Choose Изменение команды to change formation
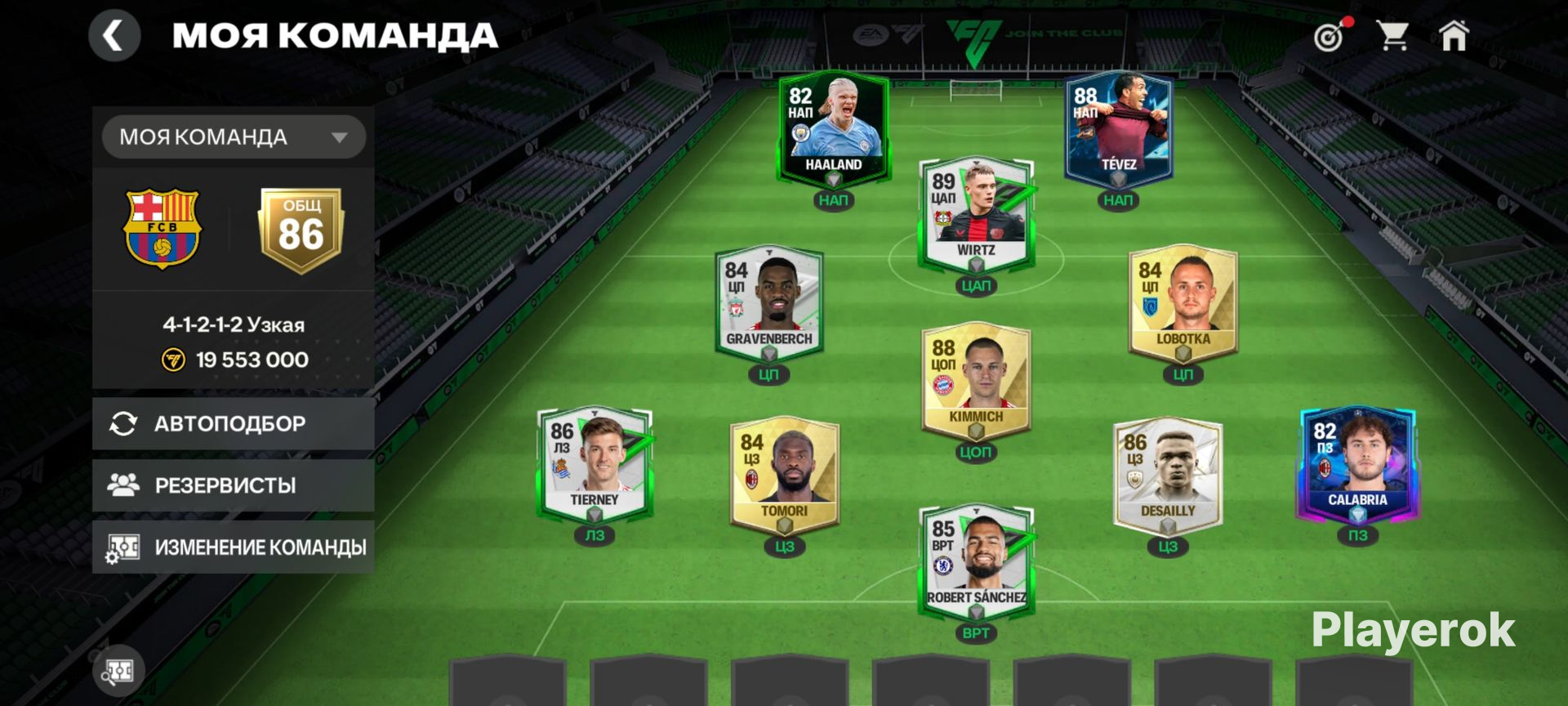This screenshot has height=706, width=1568. click(234, 547)
